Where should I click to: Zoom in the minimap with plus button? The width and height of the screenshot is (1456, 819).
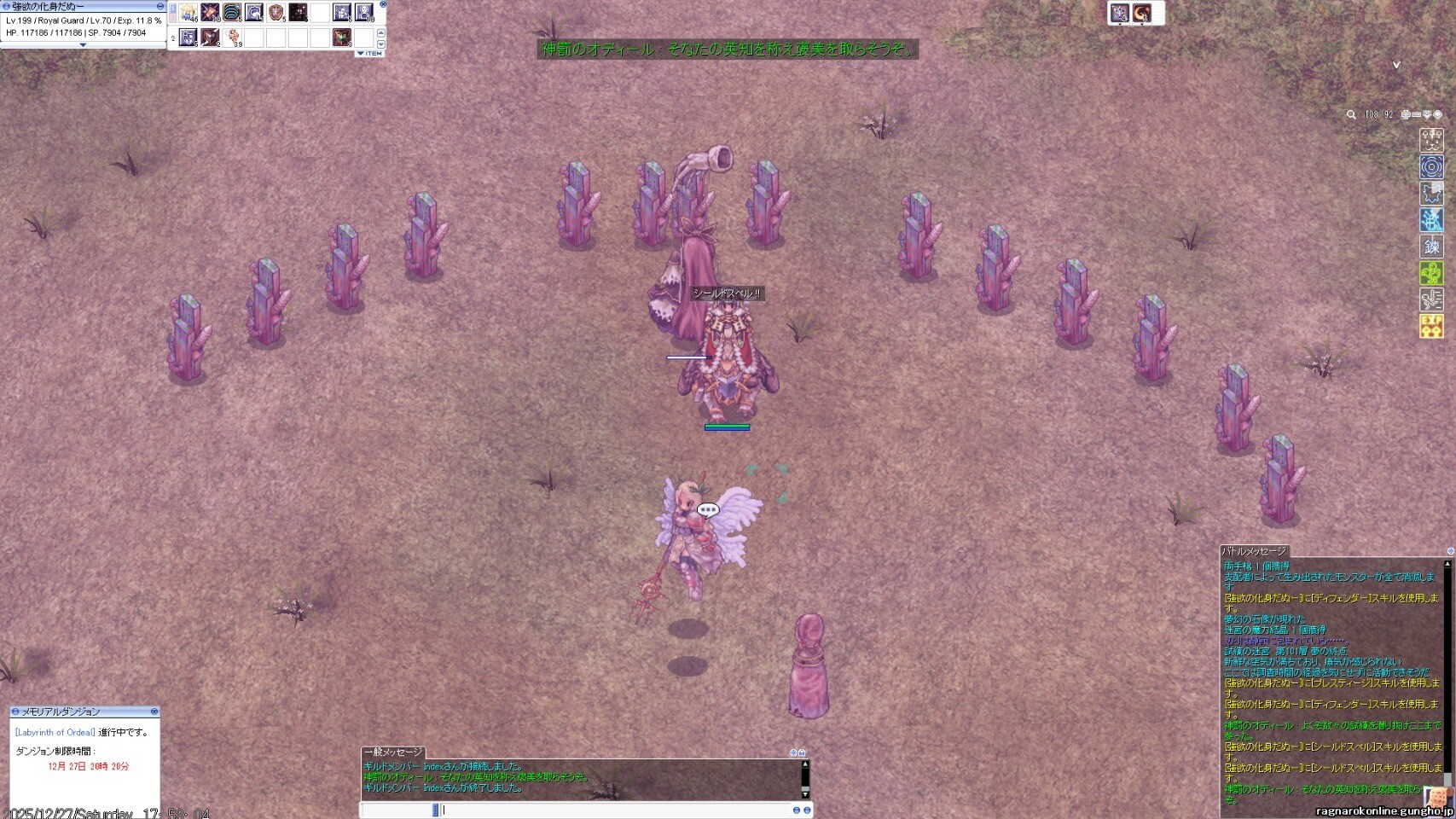coord(1406,114)
